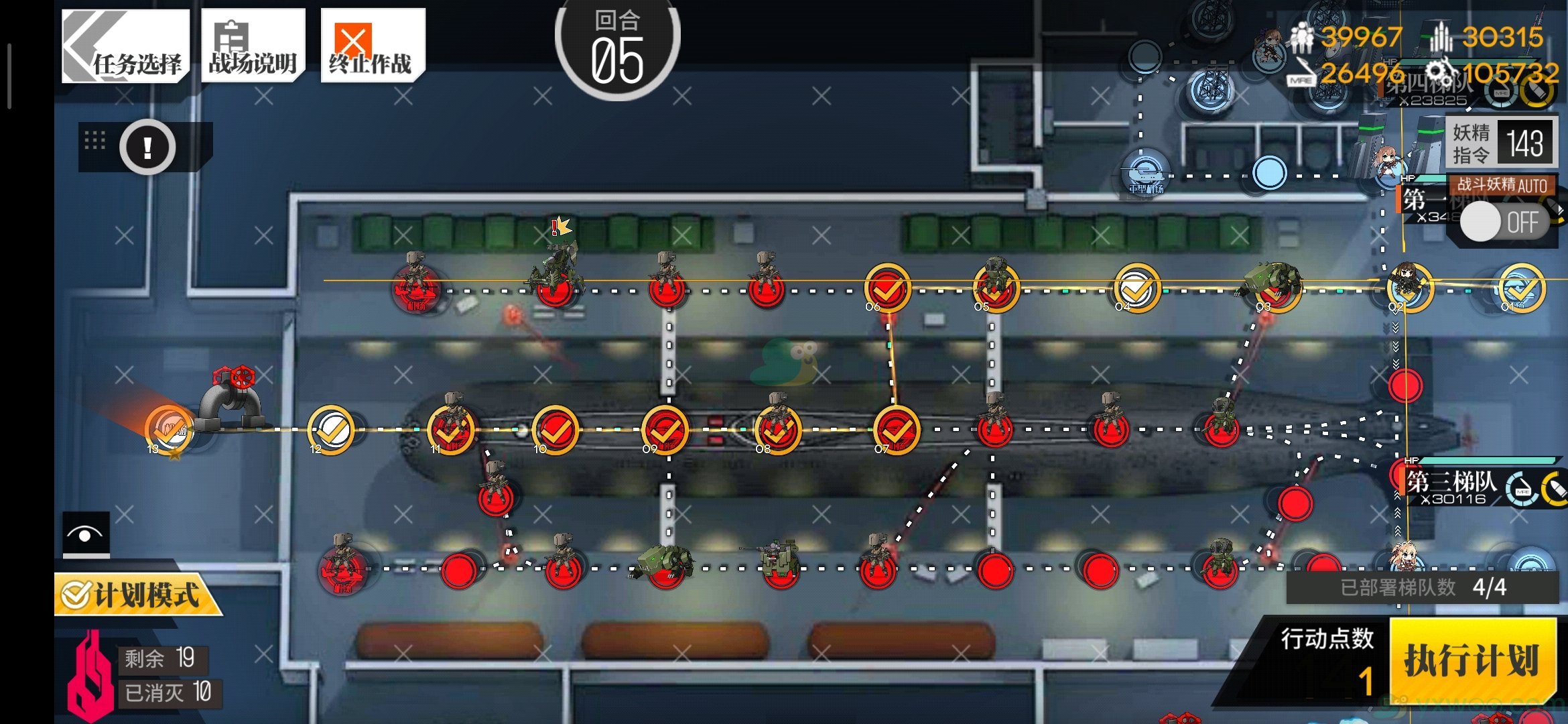
Task: Open the exclamation mark info panel
Action: click(147, 147)
